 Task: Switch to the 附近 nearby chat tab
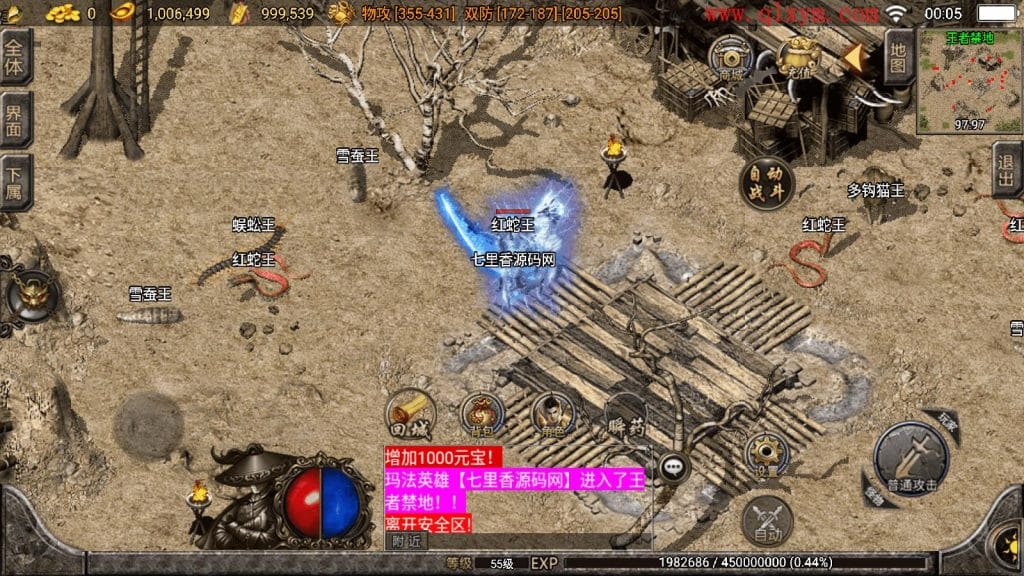click(x=406, y=541)
